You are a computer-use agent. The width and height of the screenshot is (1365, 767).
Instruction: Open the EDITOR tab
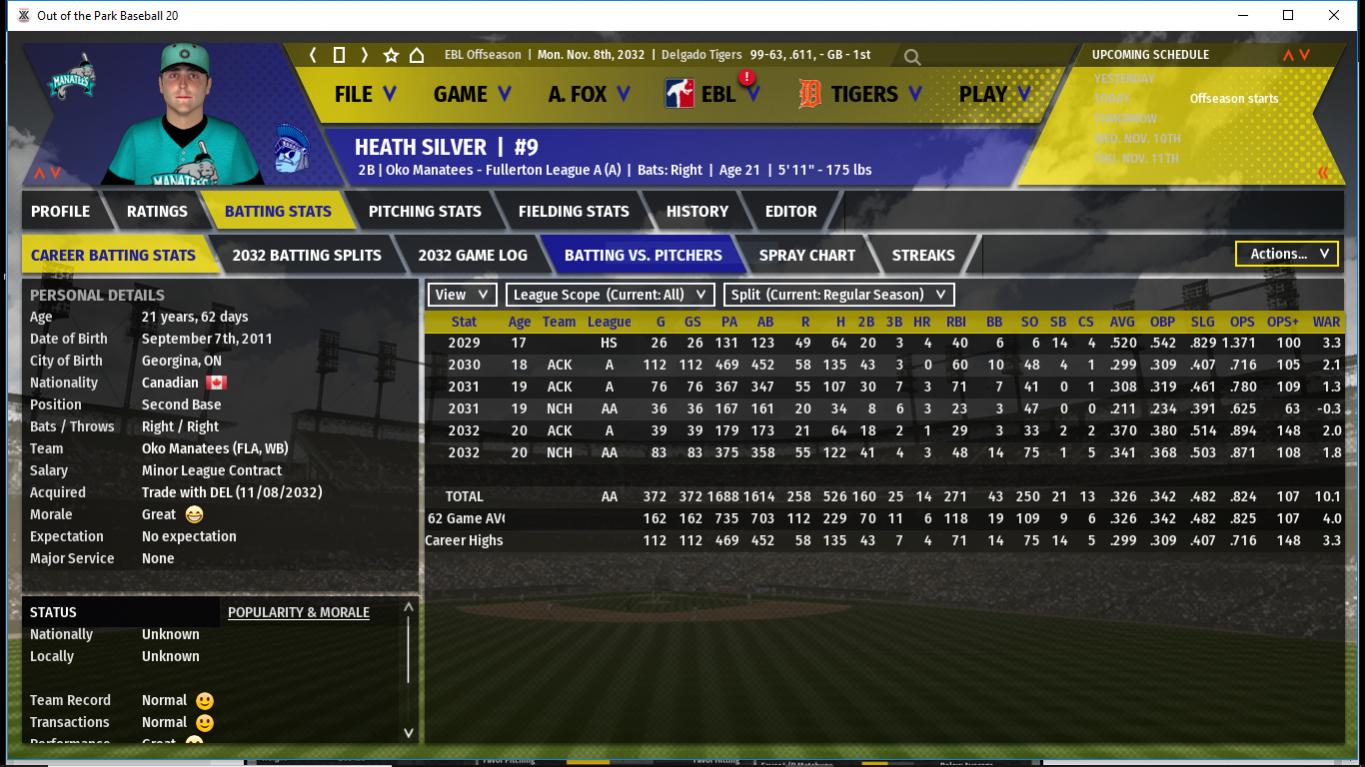(791, 211)
